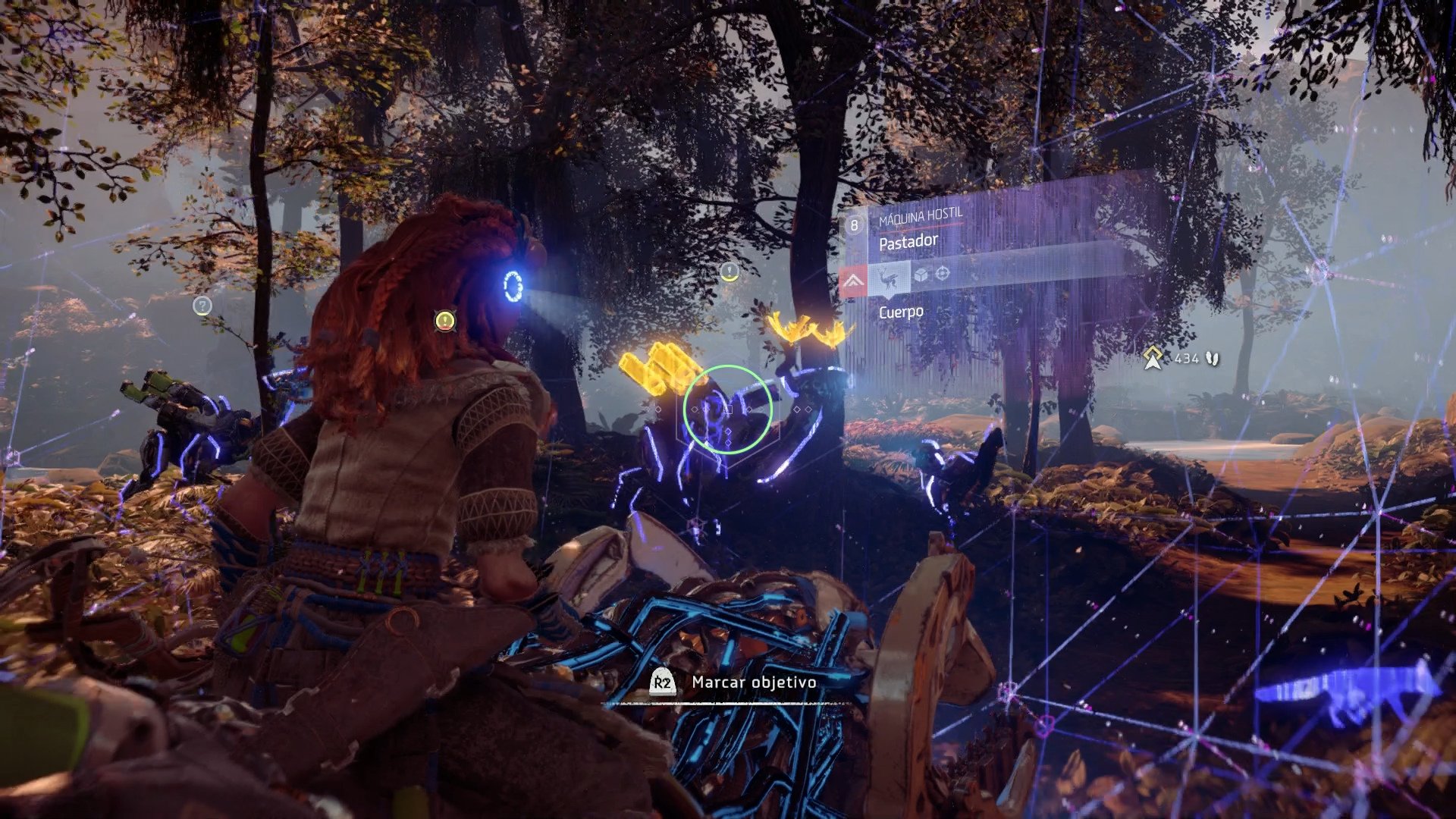Image resolution: width=1456 pixels, height=819 pixels.
Task: Click the Pastador name link
Action: 908,240
